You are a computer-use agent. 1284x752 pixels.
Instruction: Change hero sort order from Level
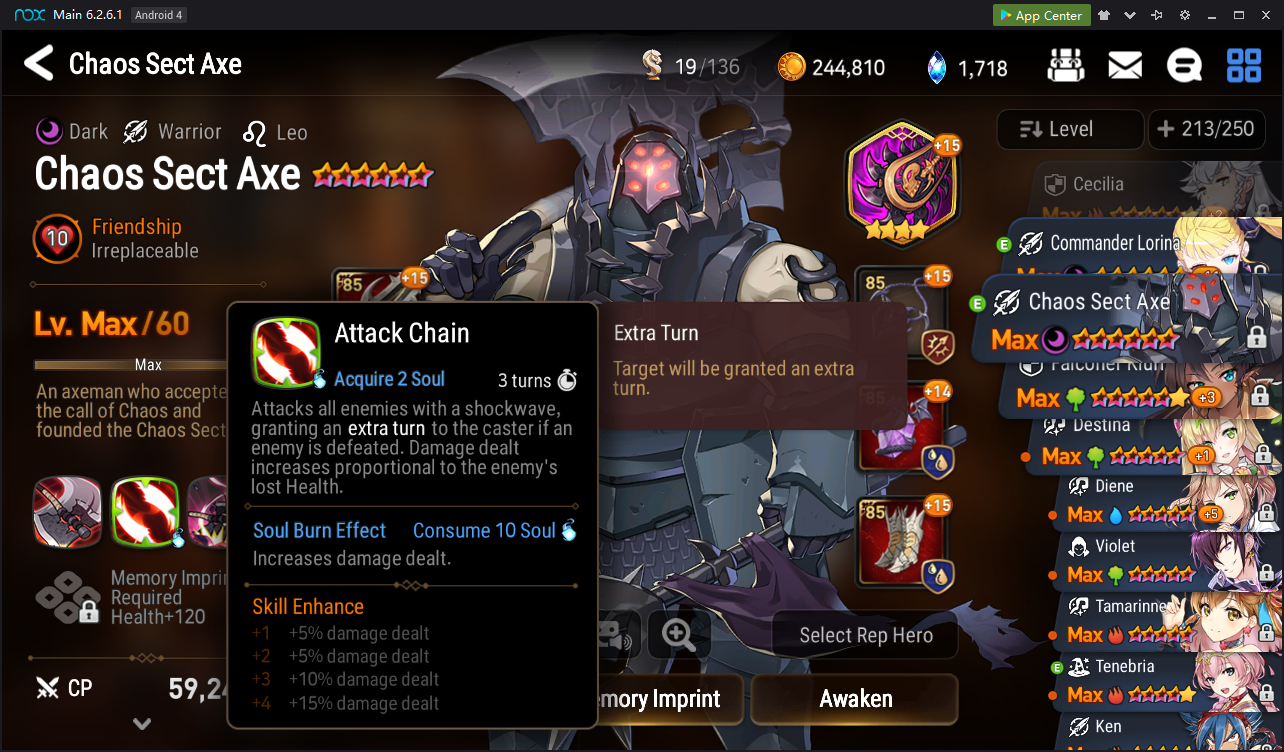click(1069, 129)
